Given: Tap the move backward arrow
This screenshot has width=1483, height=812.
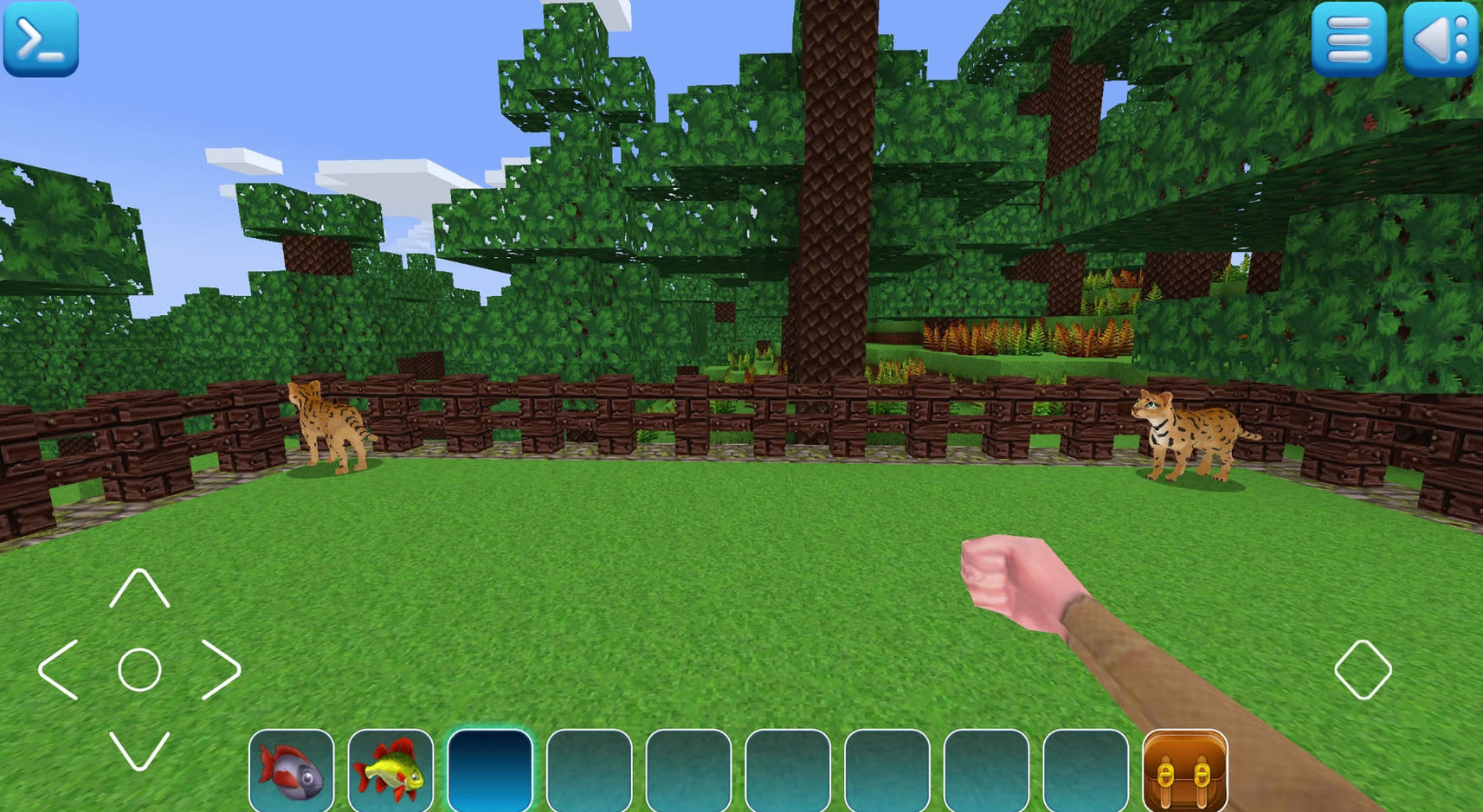Looking at the screenshot, I should pyautogui.click(x=139, y=750).
